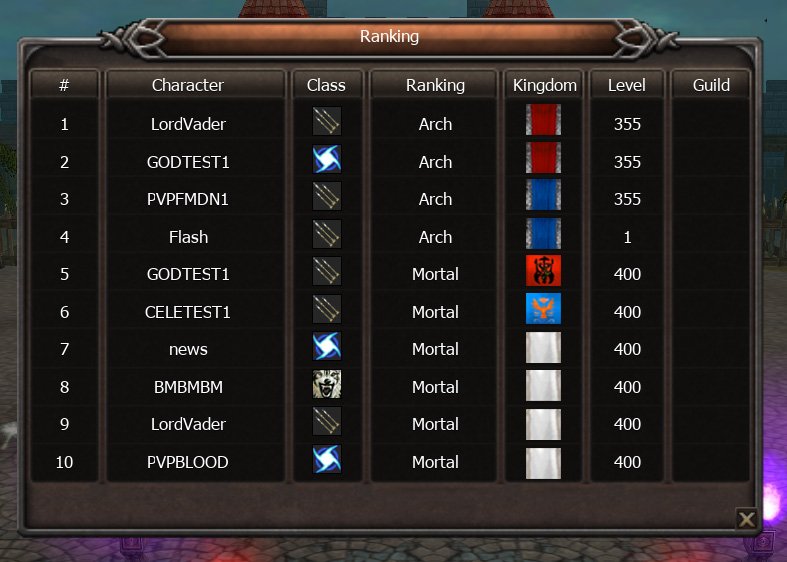
Task: Click CELETEST1's blue kingdom emblem
Action: pos(544,310)
